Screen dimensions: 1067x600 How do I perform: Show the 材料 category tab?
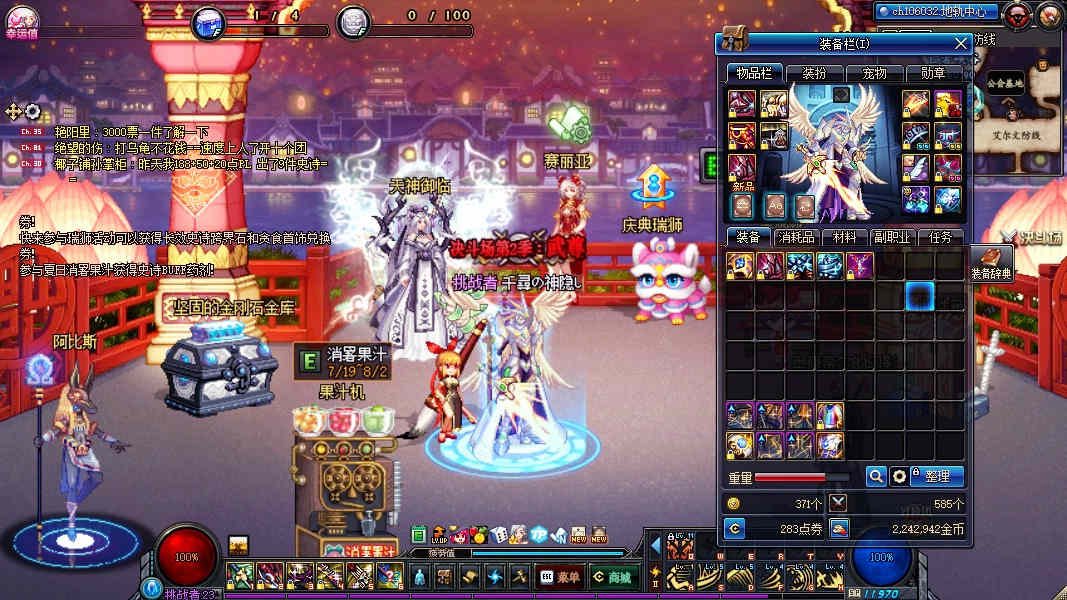click(x=845, y=238)
